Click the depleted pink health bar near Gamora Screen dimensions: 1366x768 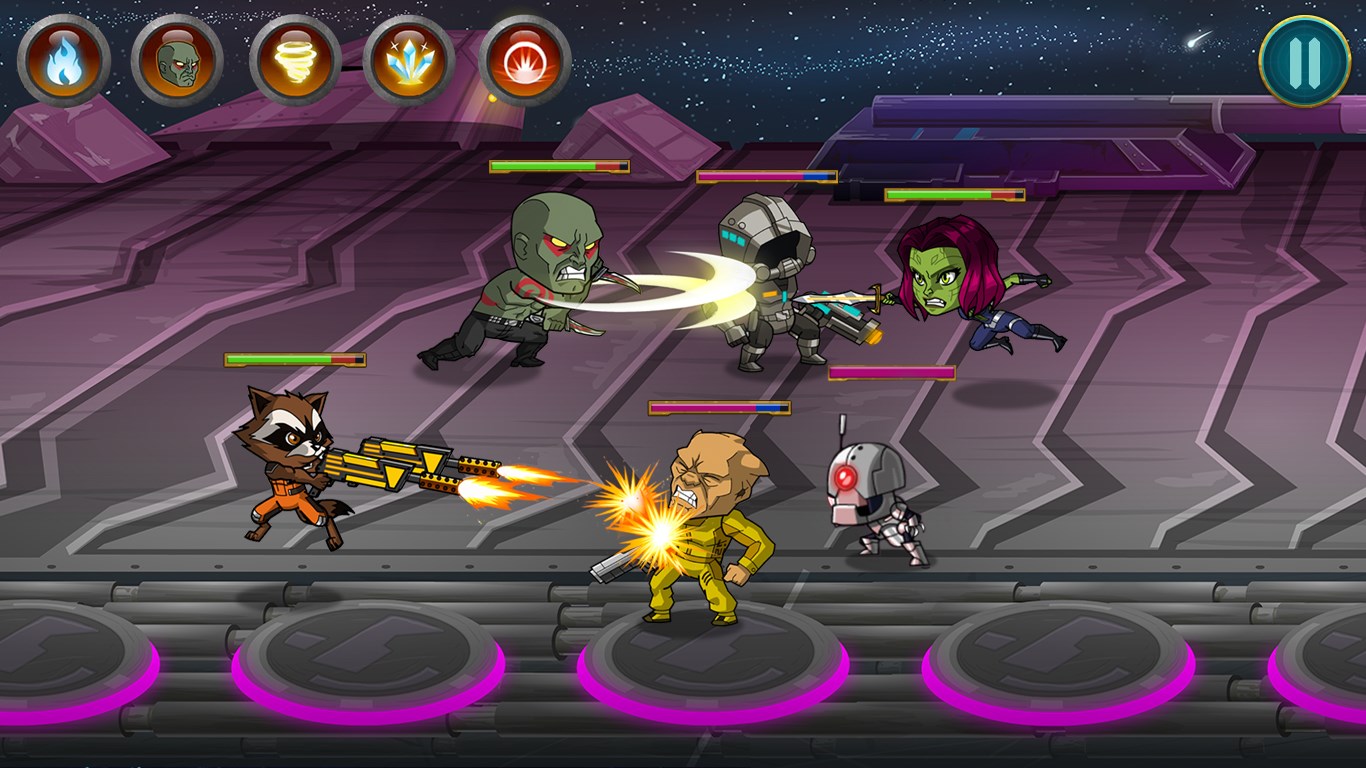pos(890,370)
